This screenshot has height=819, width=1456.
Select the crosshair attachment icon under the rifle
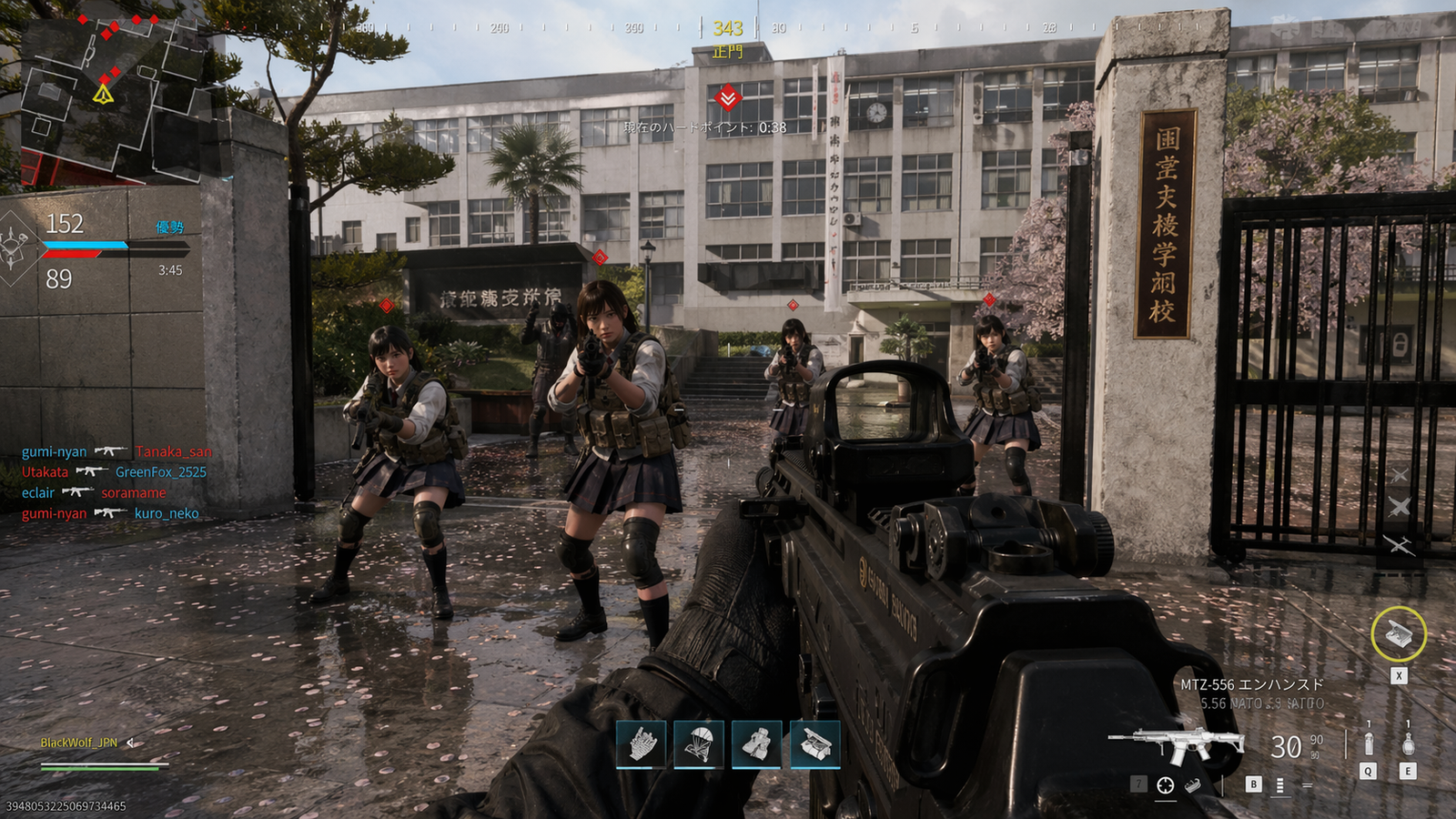pyautogui.click(x=1165, y=785)
